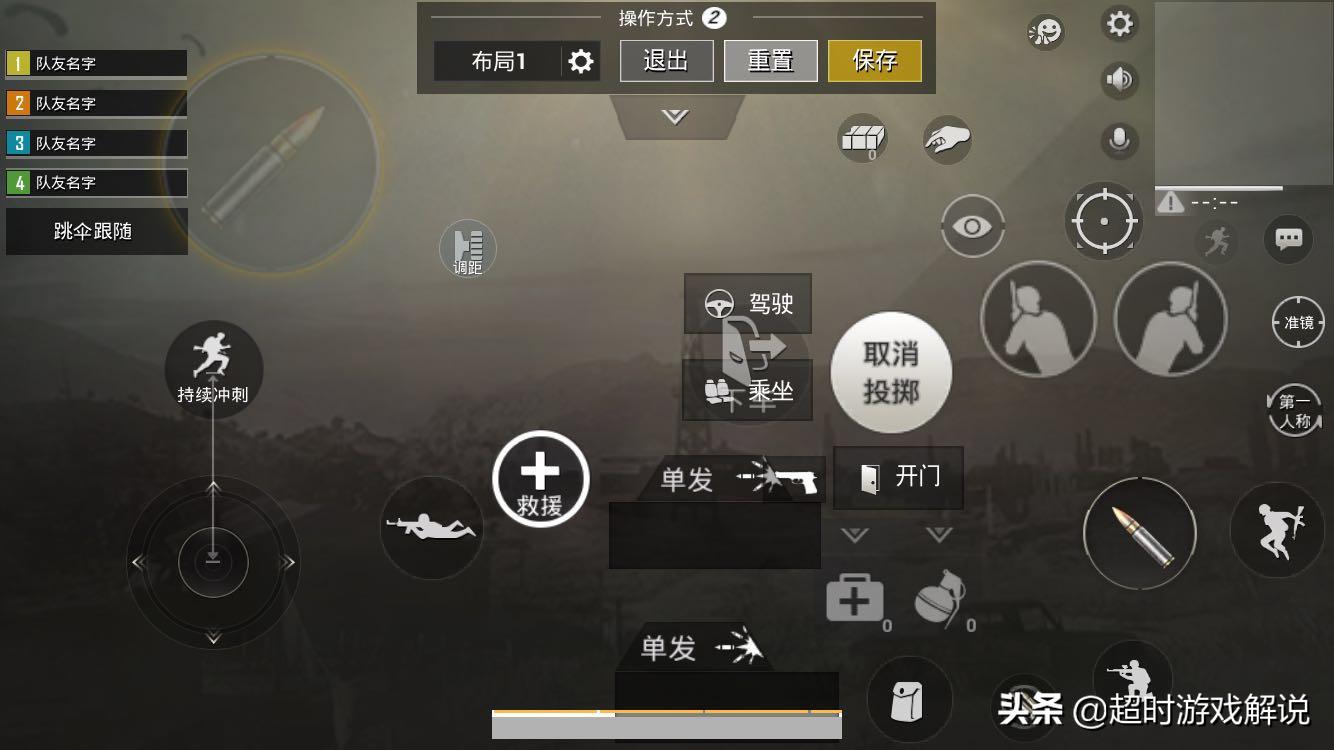The width and height of the screenshot is (1334, 750).
Task: Mute audio with the speaker icon
Action: (1117, 80)
